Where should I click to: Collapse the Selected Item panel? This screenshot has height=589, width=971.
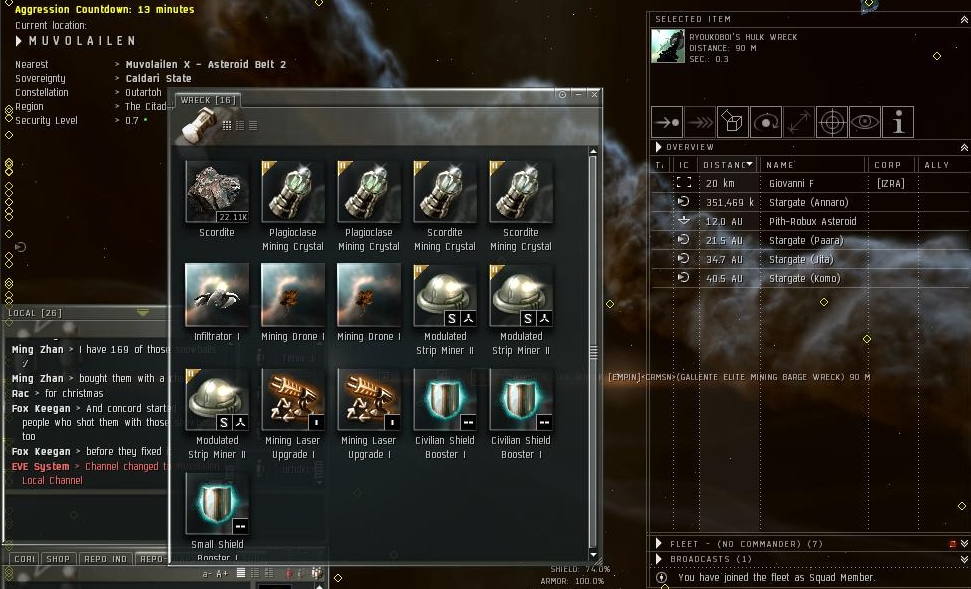(963, 19)
